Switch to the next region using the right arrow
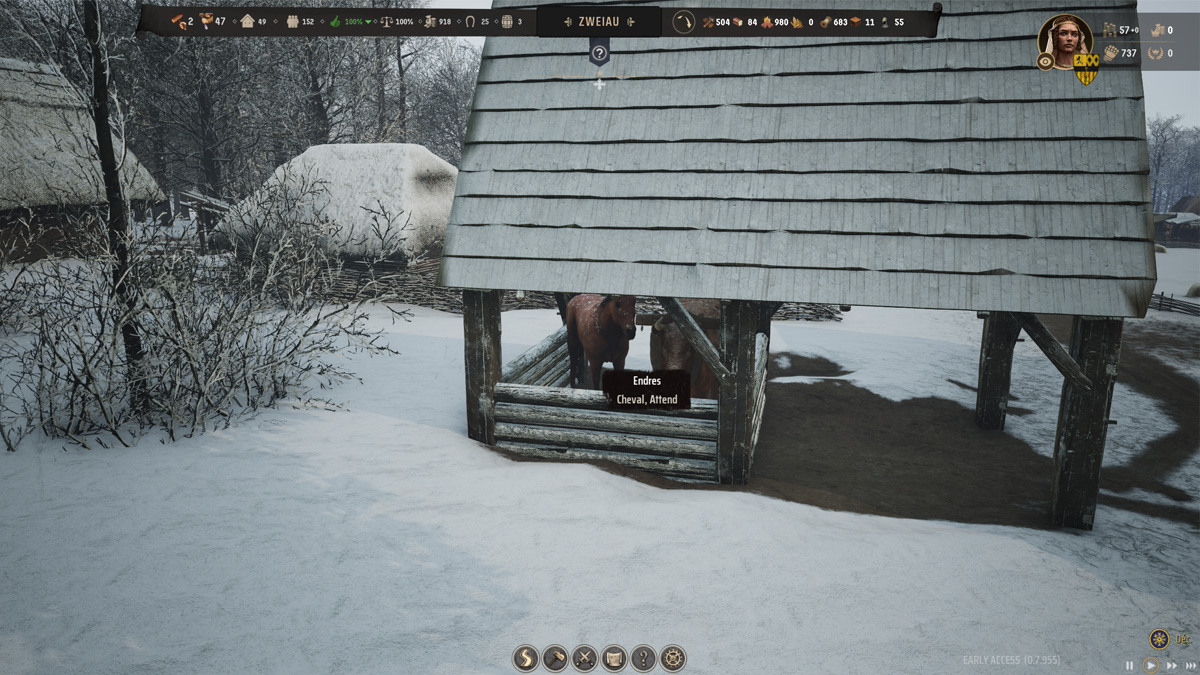 click(x=631, y=21)
